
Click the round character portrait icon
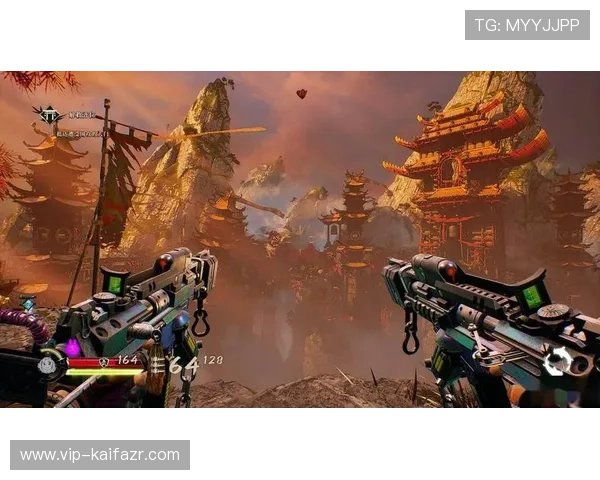coord(47,366)
